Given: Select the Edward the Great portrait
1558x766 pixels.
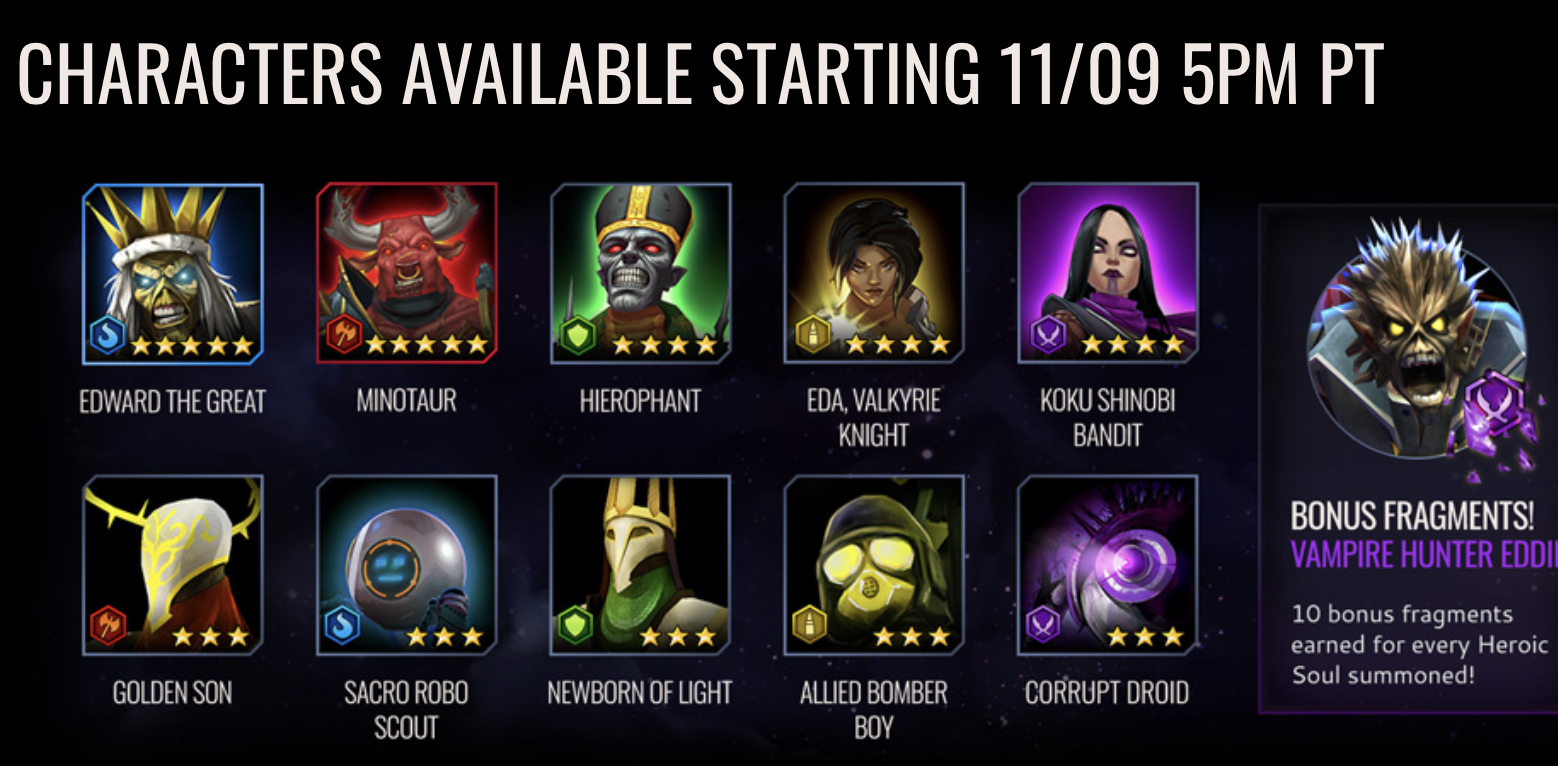Looking at the screenshot, I should 173,273.
